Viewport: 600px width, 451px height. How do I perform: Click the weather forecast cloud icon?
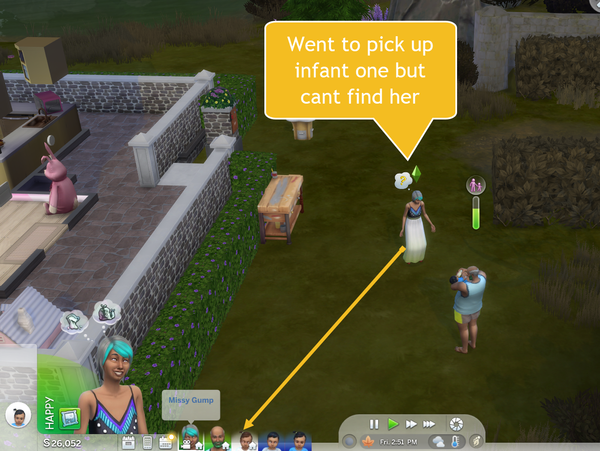(x=437, y=441)
